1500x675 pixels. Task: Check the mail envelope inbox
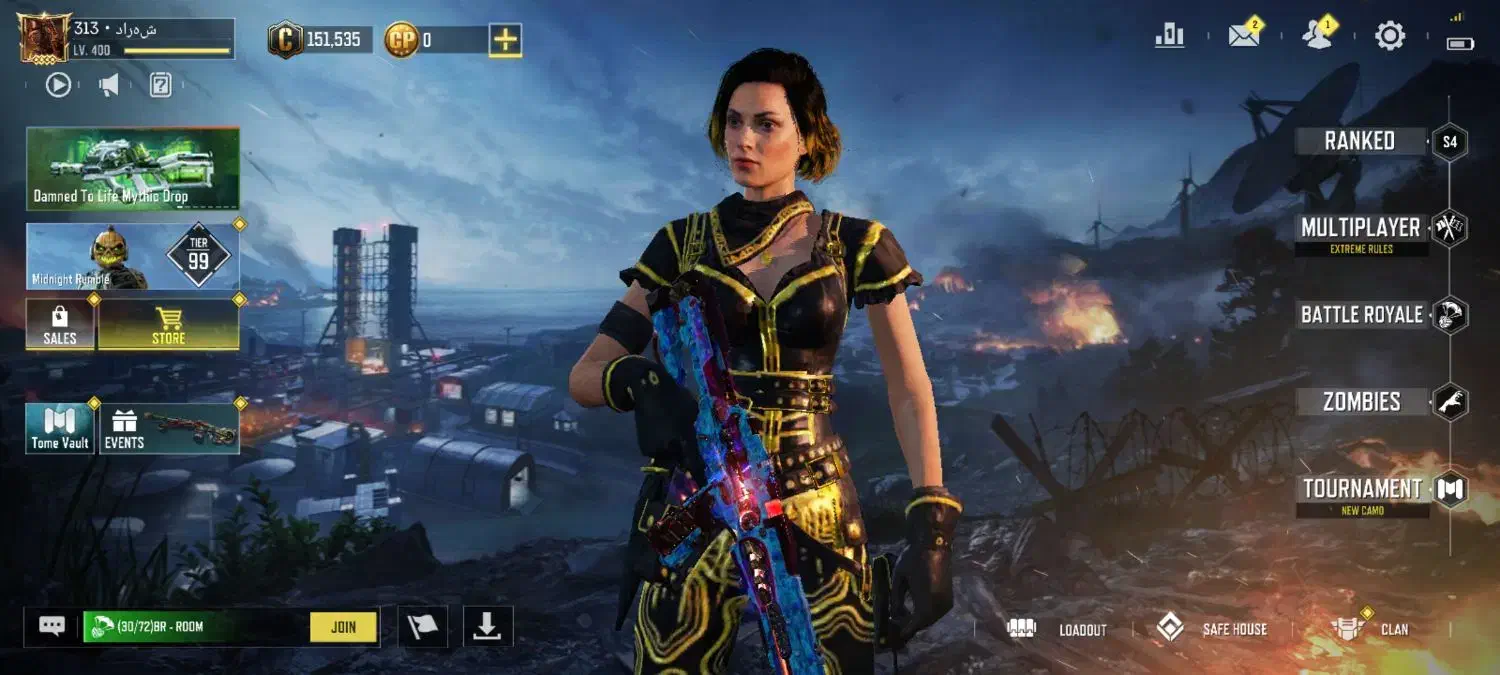pyautogui.click(x=1243, y=36)
